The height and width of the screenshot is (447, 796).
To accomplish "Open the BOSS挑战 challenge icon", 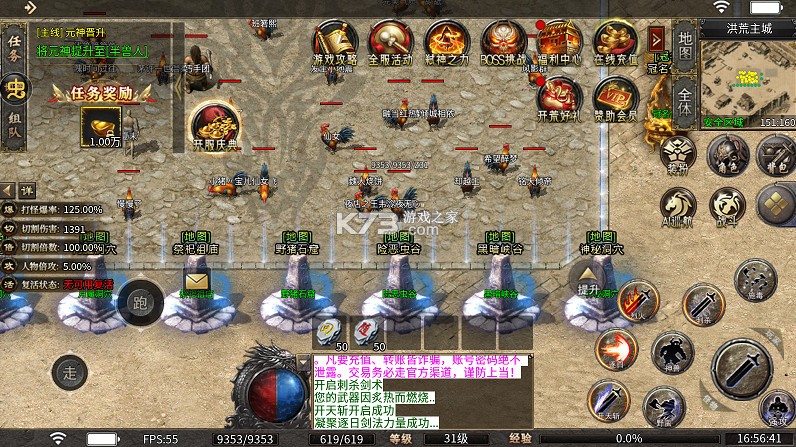I will [x=503, y=42].
